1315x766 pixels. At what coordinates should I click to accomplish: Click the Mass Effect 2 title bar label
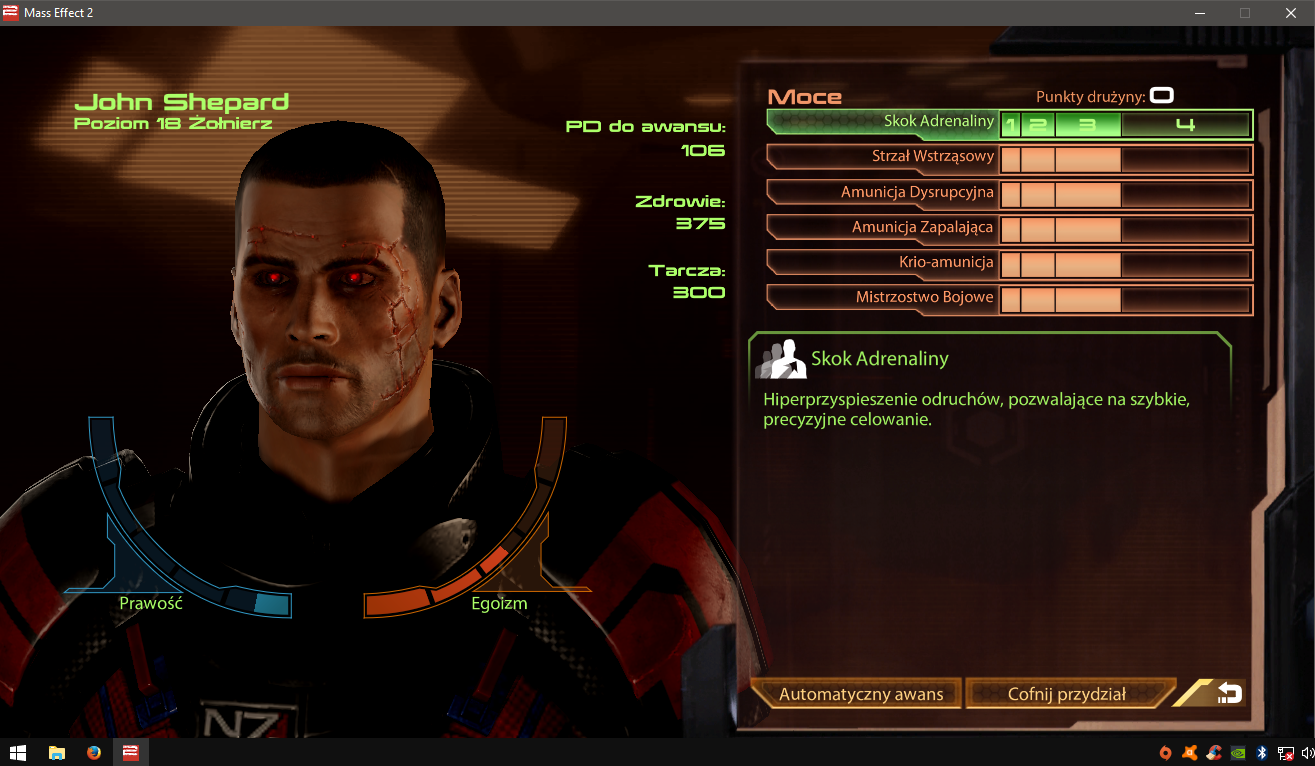(x=61, y=13)
